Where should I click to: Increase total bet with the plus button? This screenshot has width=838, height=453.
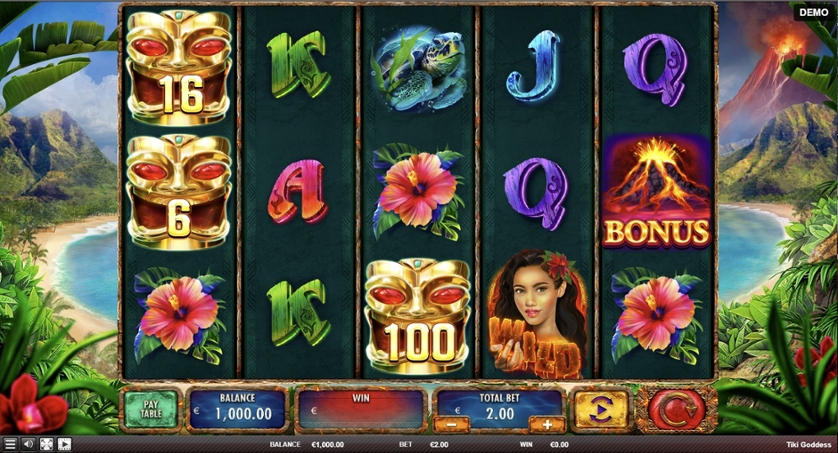tap(547, 424)
